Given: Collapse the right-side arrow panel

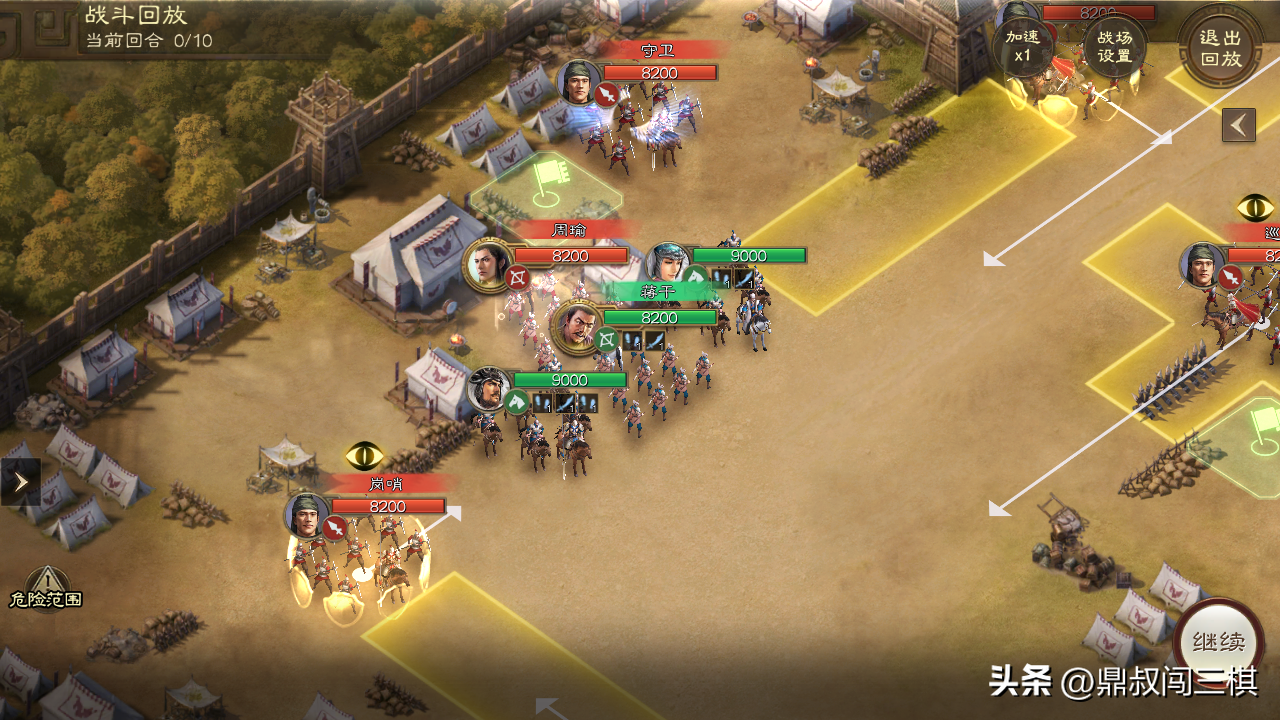Looking at the screenshot, I should point(1239,125).
